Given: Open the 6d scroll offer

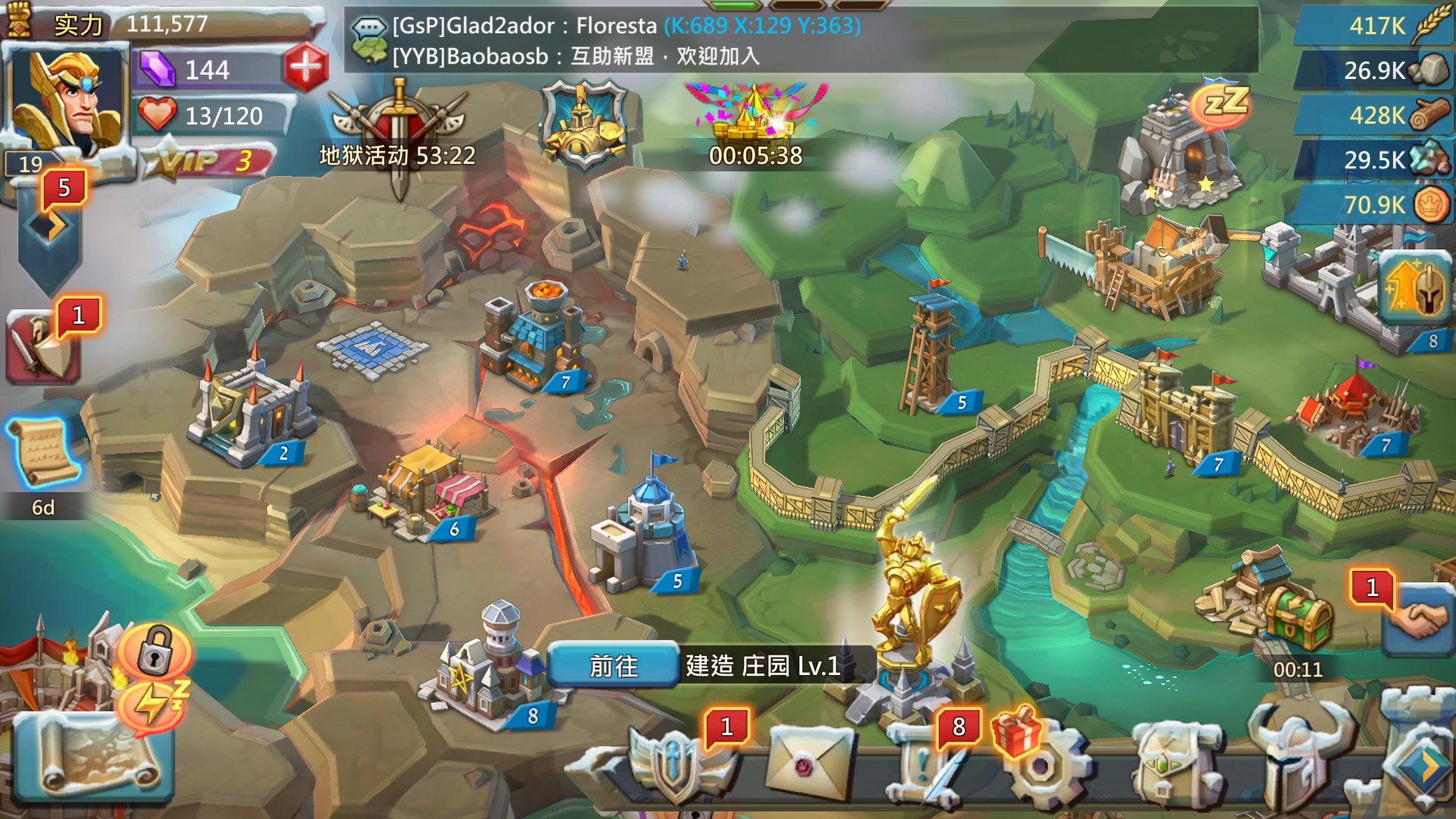Looking at the screenshot, I should [x=42, y=453].
